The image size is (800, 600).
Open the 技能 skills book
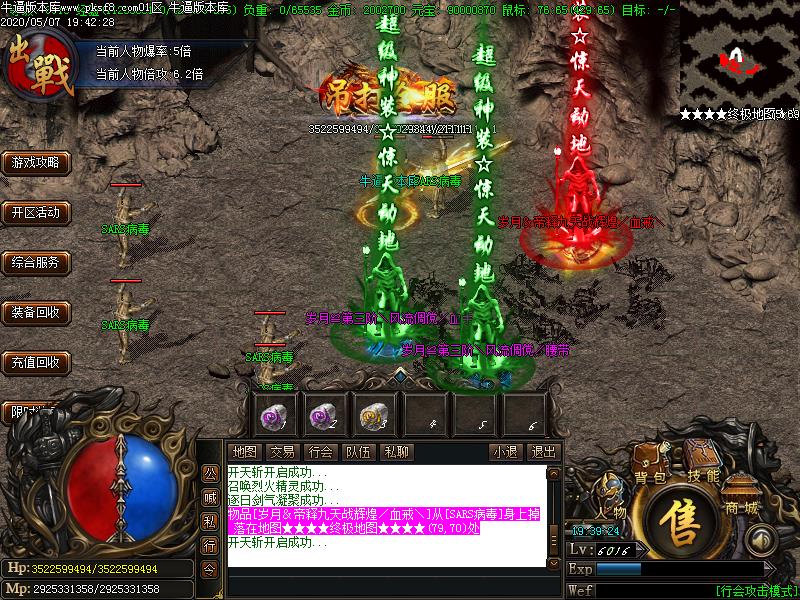(x=704, y=474)
